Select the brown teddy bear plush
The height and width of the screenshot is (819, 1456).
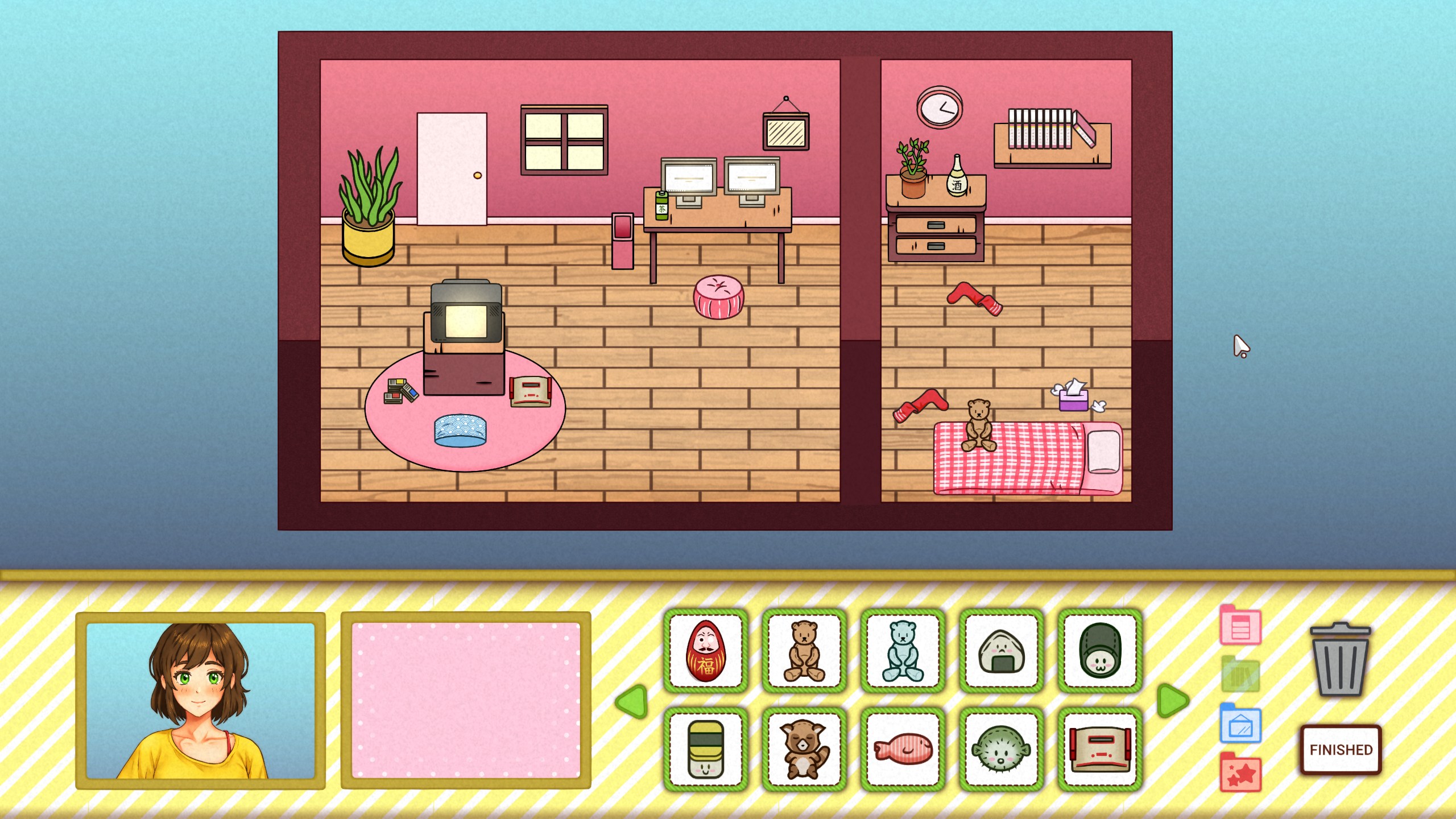tap(803, 652)
